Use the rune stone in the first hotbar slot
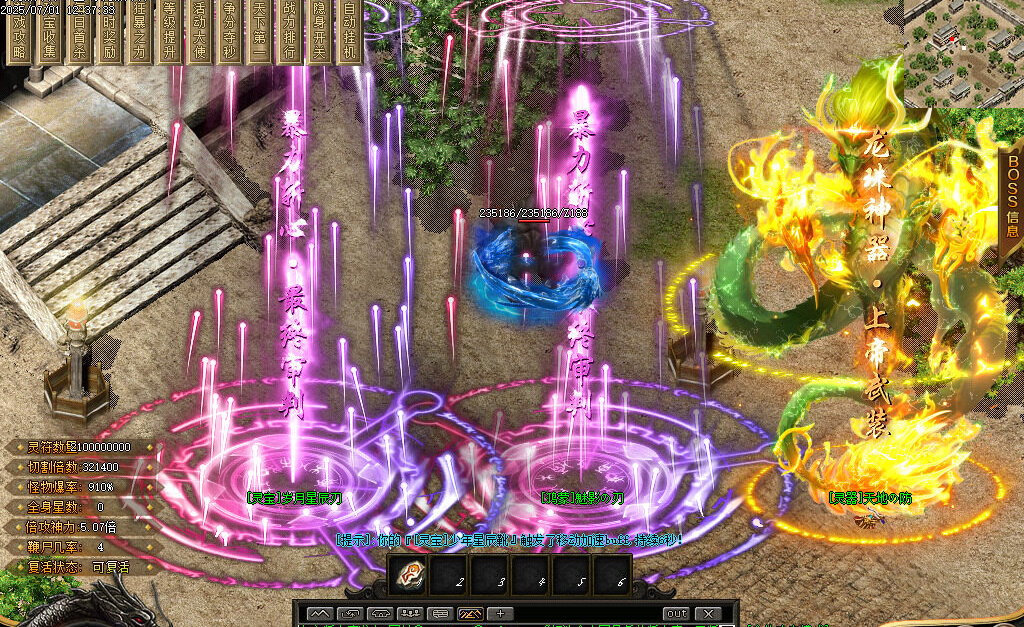Viewport: 1024px width, 627px height. pyautogui.click(x=411, y=575)
